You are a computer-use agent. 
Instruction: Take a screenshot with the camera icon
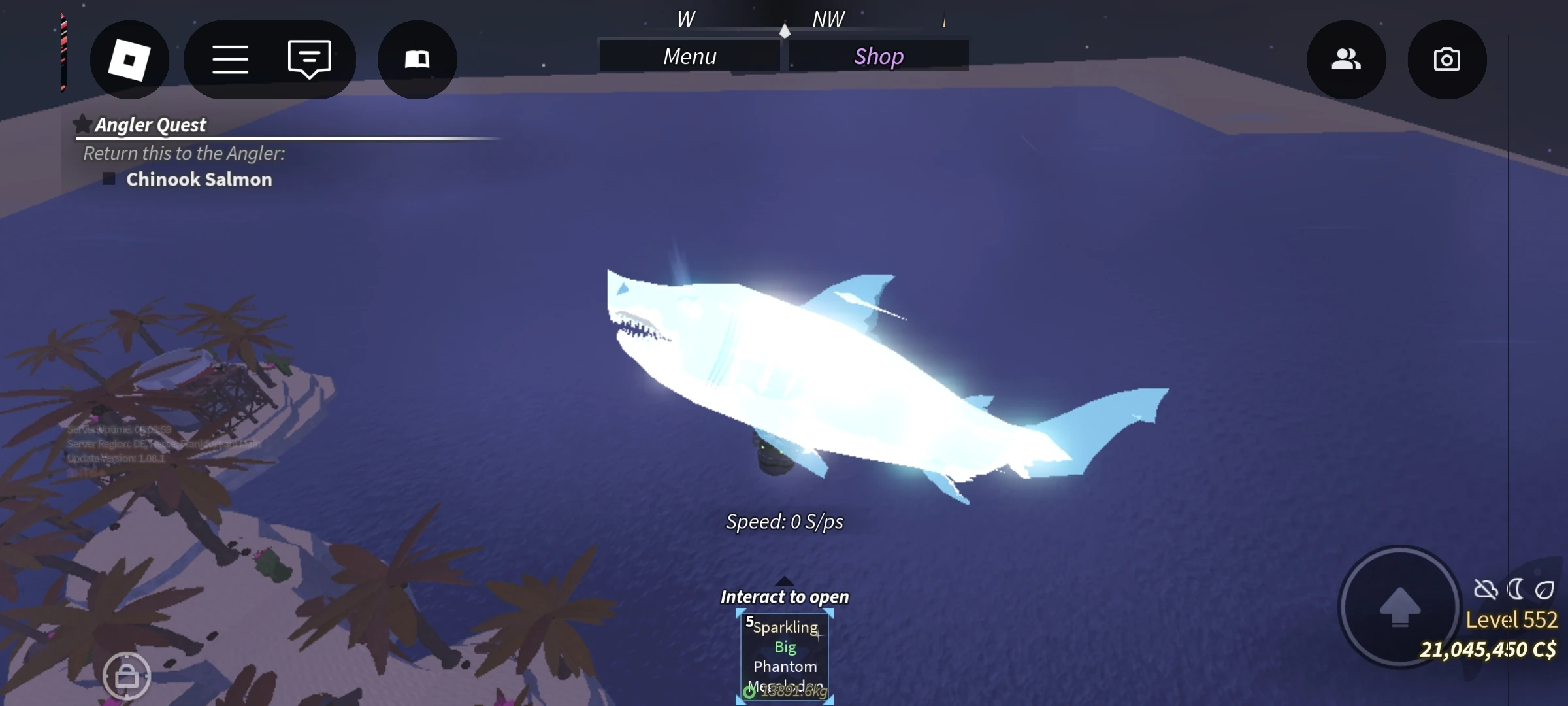coord(1448,59)
